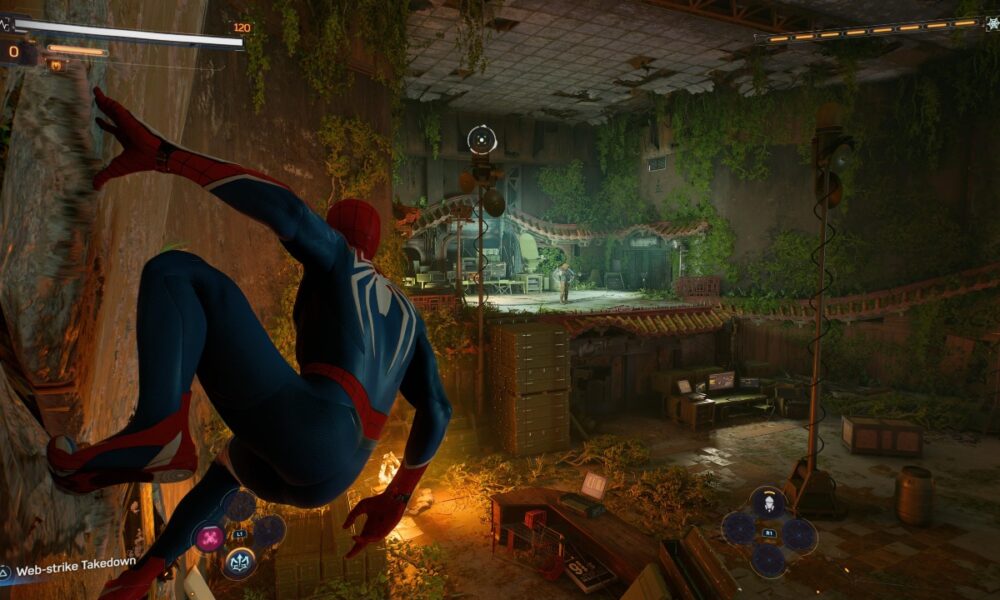The image size is (1000, 600).
Task: Click the circular takedown target marker
Action: pos(482,139)
